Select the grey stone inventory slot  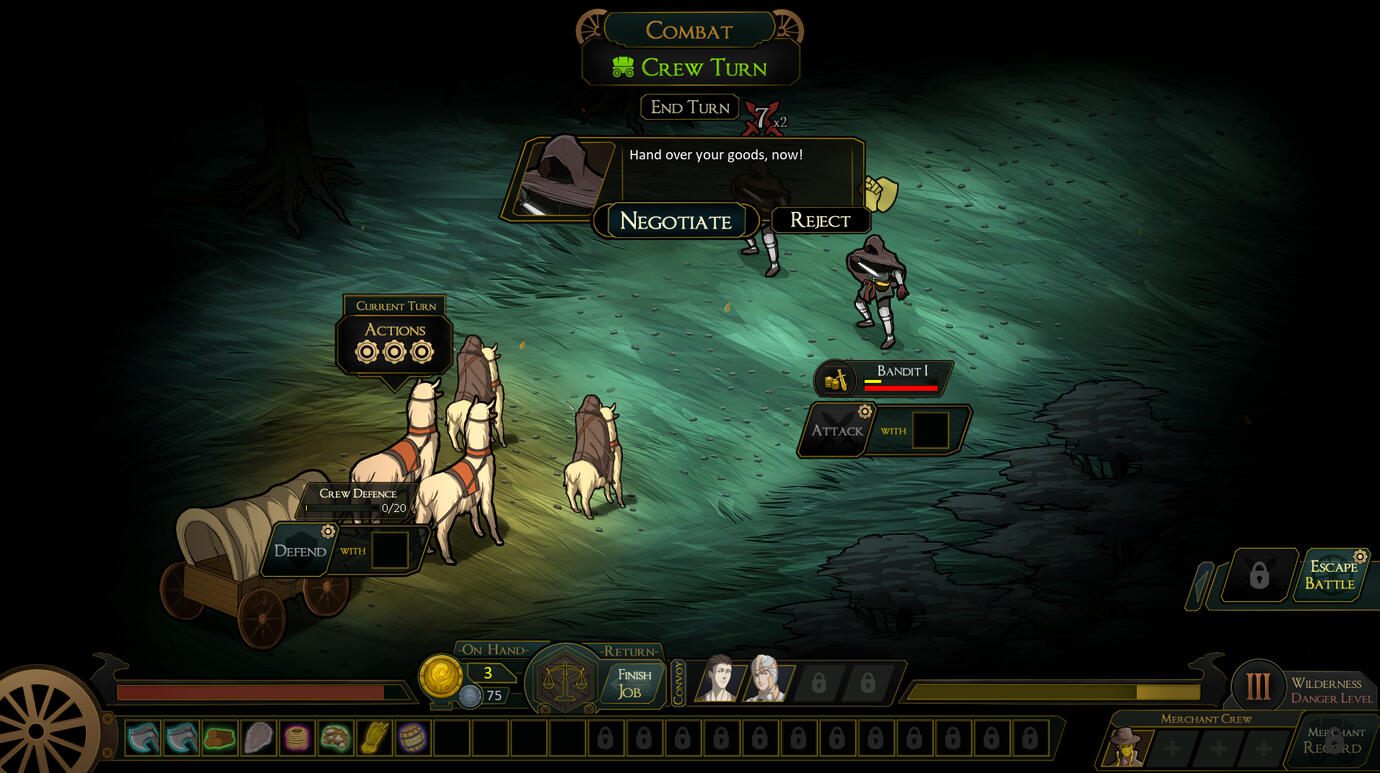pyautogui.click(x=258, y=738)
